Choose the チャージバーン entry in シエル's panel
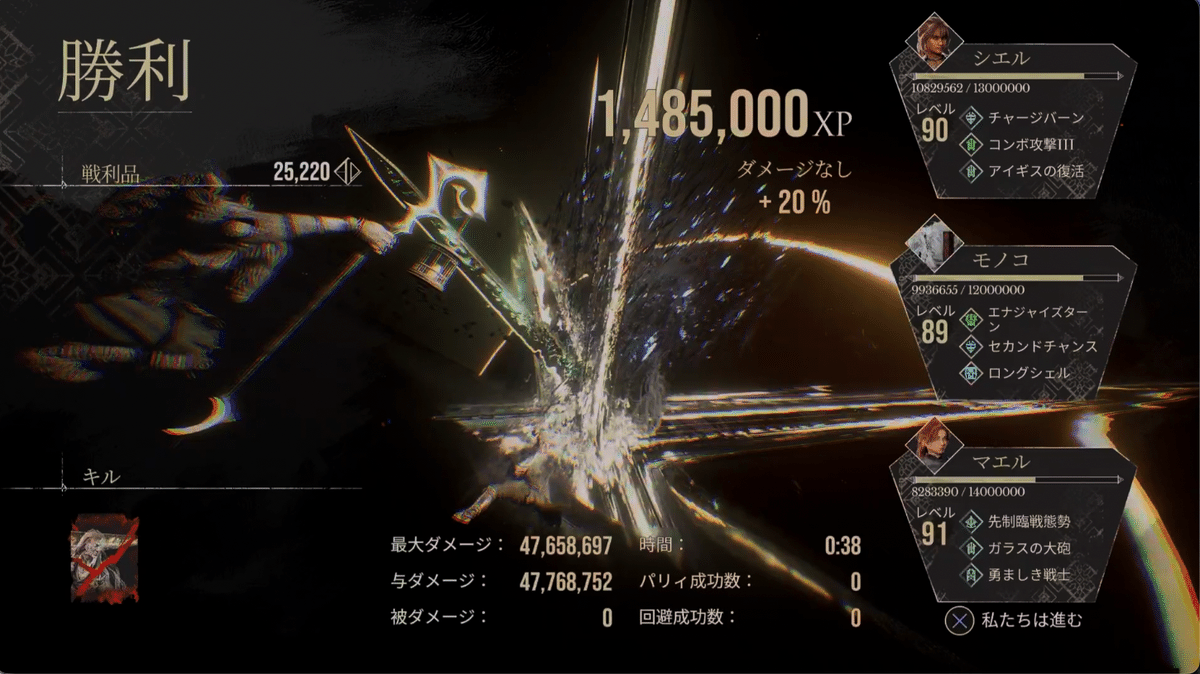The height and width of the screenshot is (674, 1200). point(1035,118)
